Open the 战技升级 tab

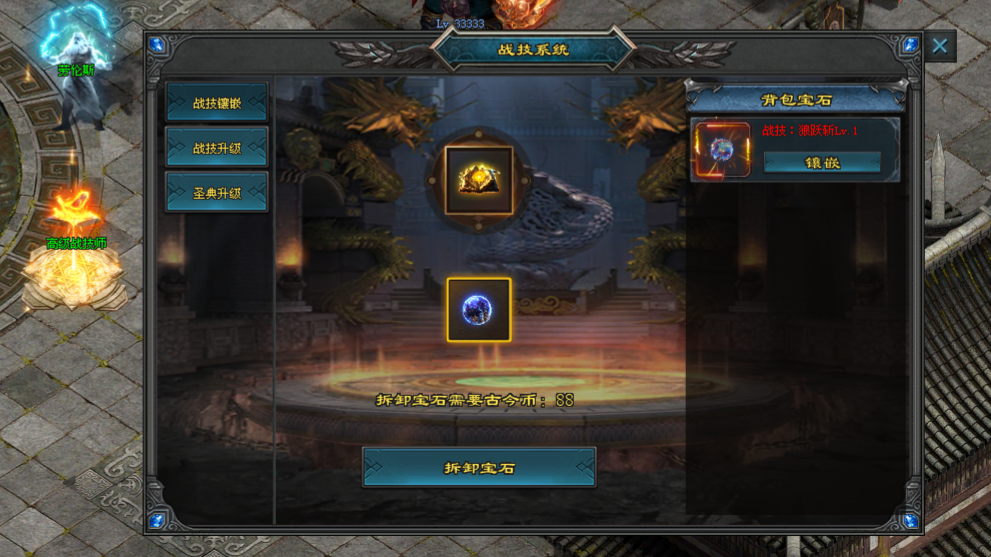click(x=217, y=148)
